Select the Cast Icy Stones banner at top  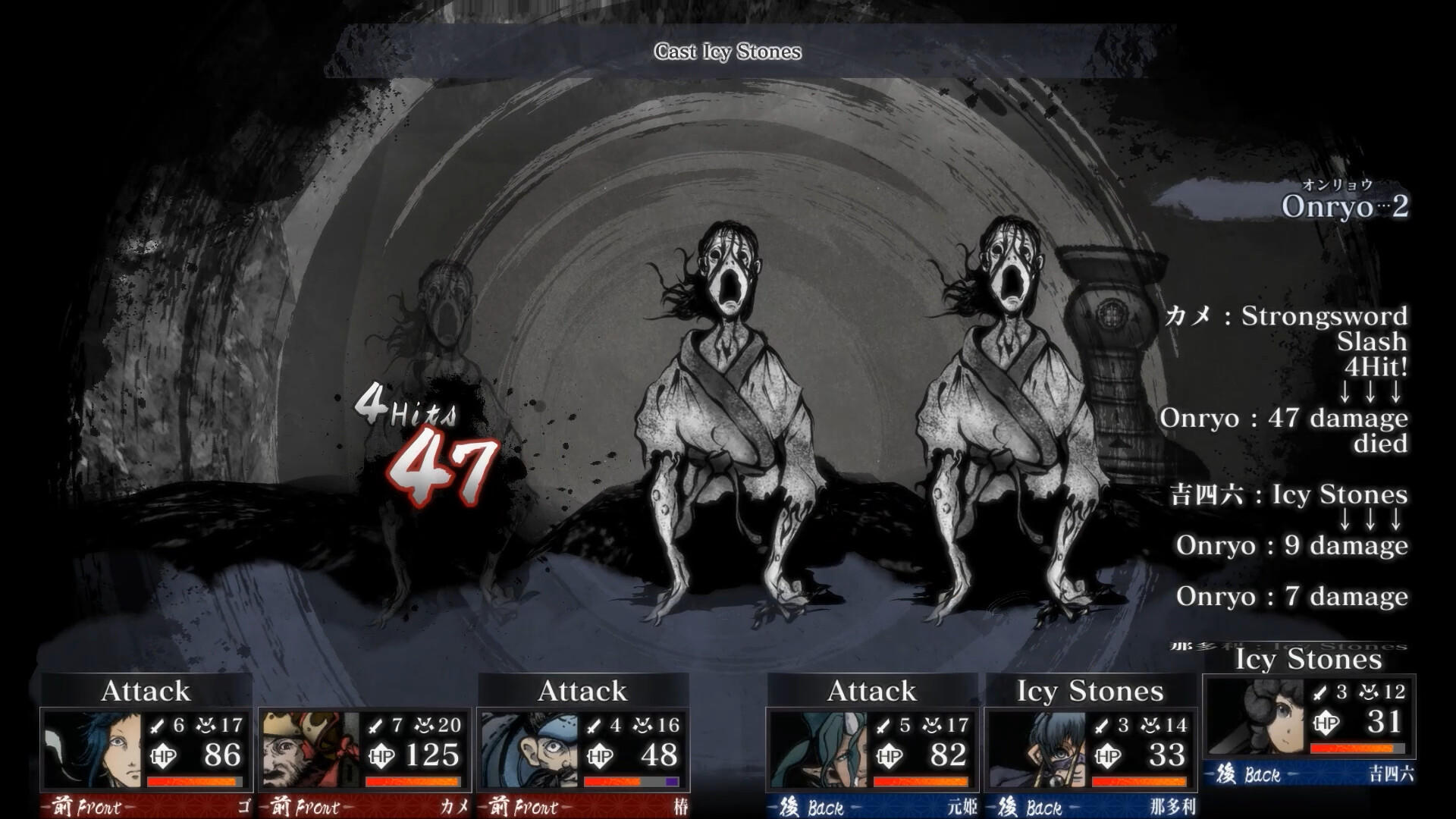[726, 53]
